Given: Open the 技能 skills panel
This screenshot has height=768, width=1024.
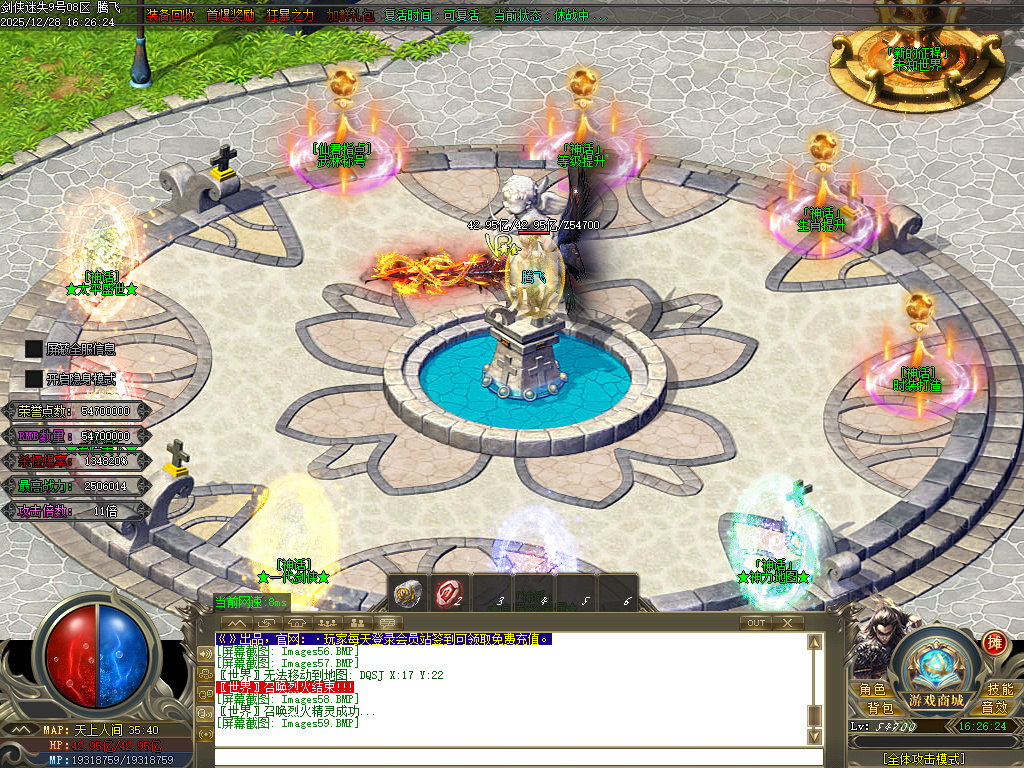Looking at the screenshot, I should [999, 689].
